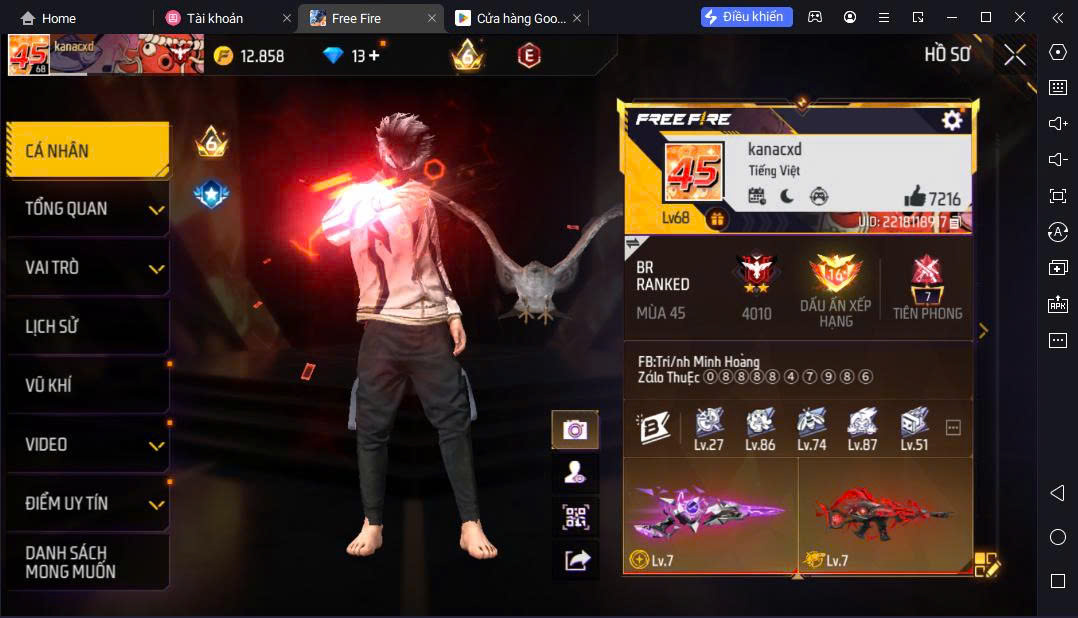The image size is (1078, 618).
Task: Open the ĐIỂM UY TÍN section
Action: coord(87,503)
